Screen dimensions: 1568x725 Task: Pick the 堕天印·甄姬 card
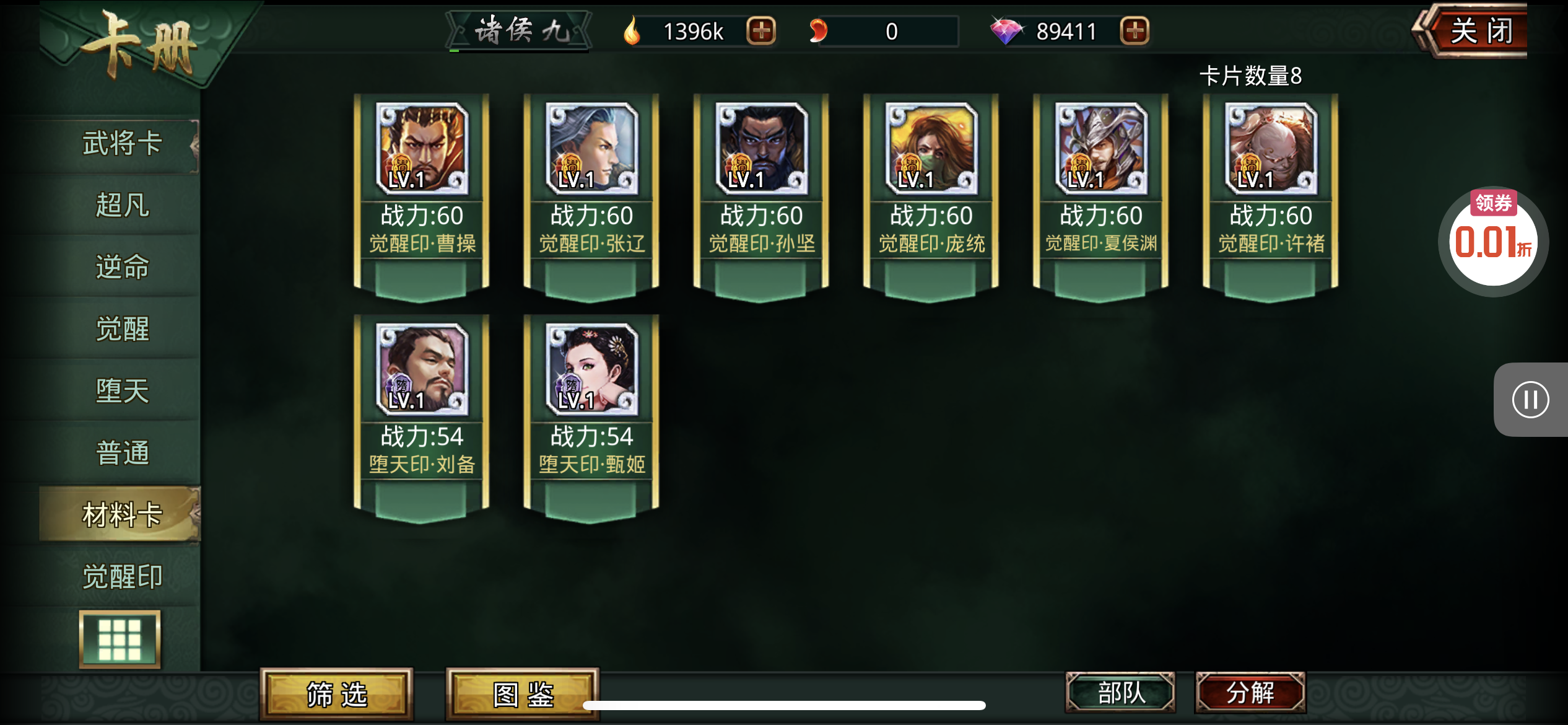591,413
